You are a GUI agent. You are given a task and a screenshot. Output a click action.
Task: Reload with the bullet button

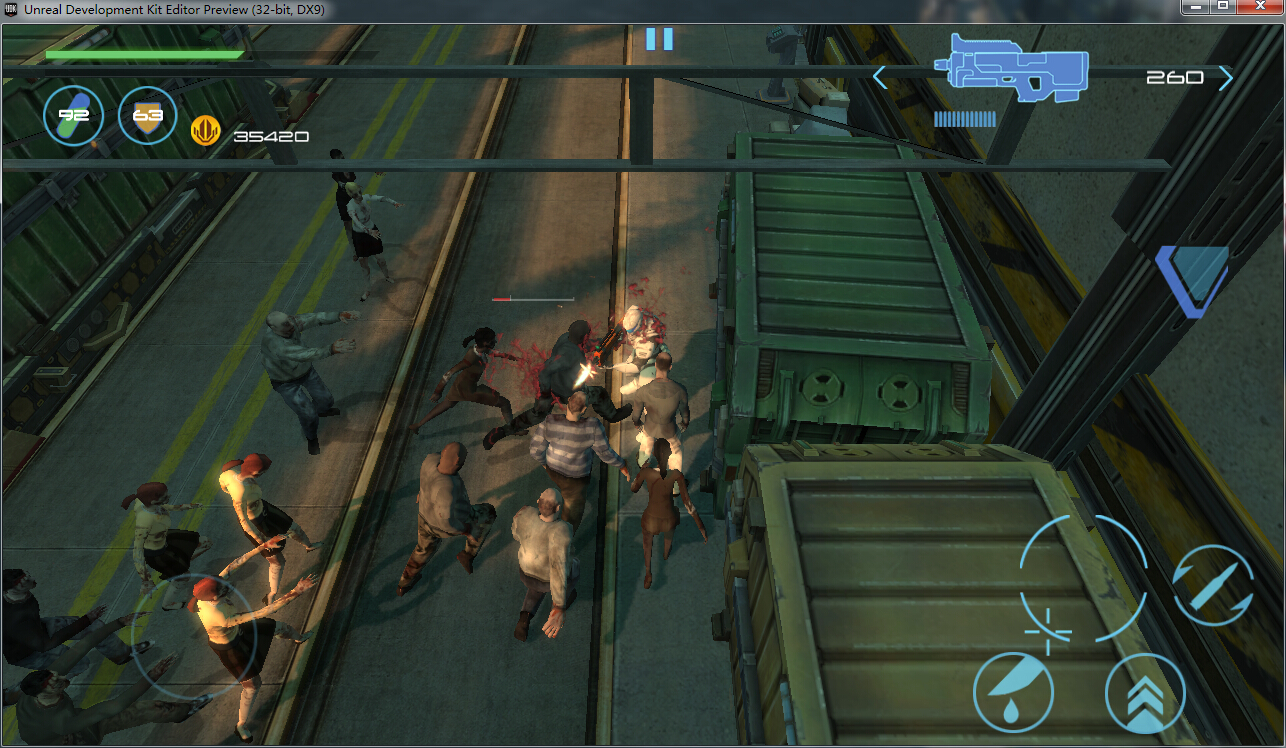tap(1213, 585)
